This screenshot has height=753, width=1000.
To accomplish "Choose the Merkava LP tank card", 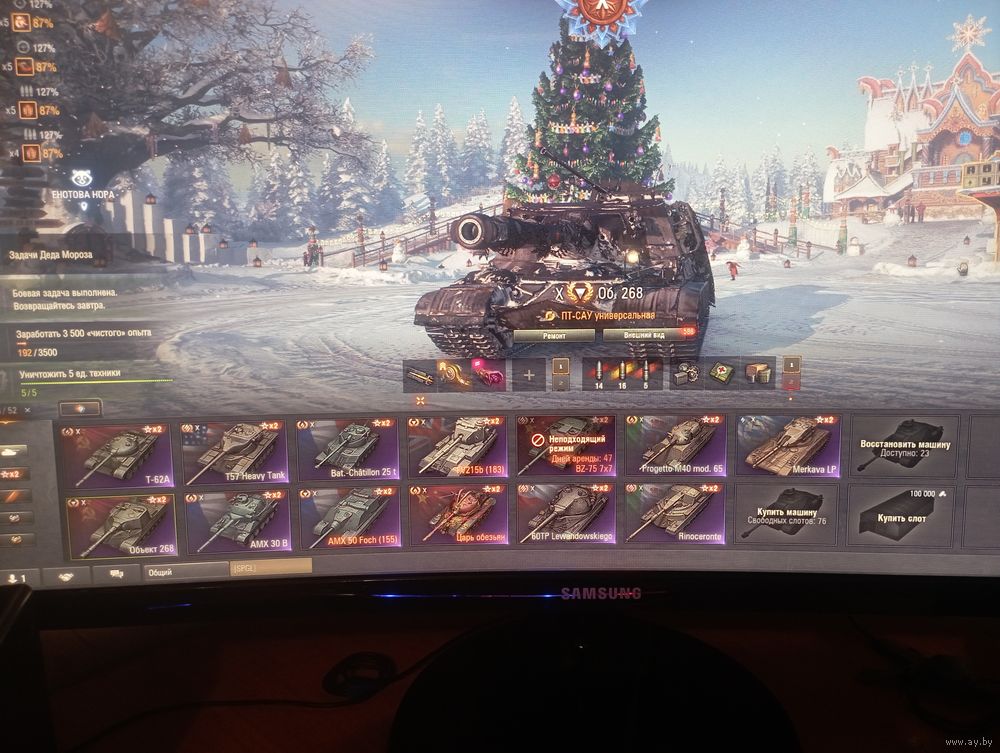I will 788,445.
